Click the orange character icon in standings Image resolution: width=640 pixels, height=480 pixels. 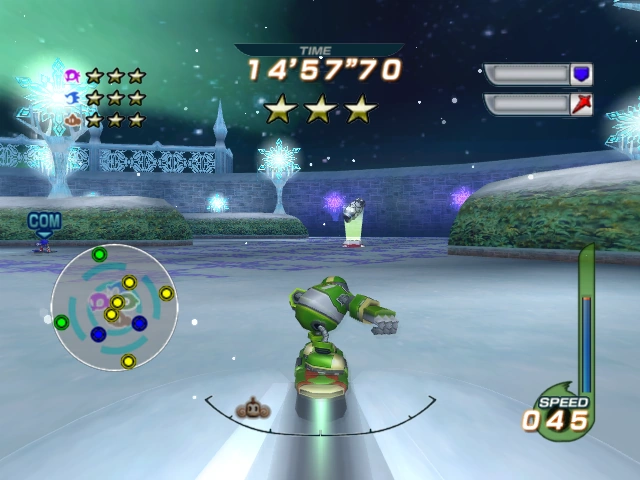(x=72, y=120)
